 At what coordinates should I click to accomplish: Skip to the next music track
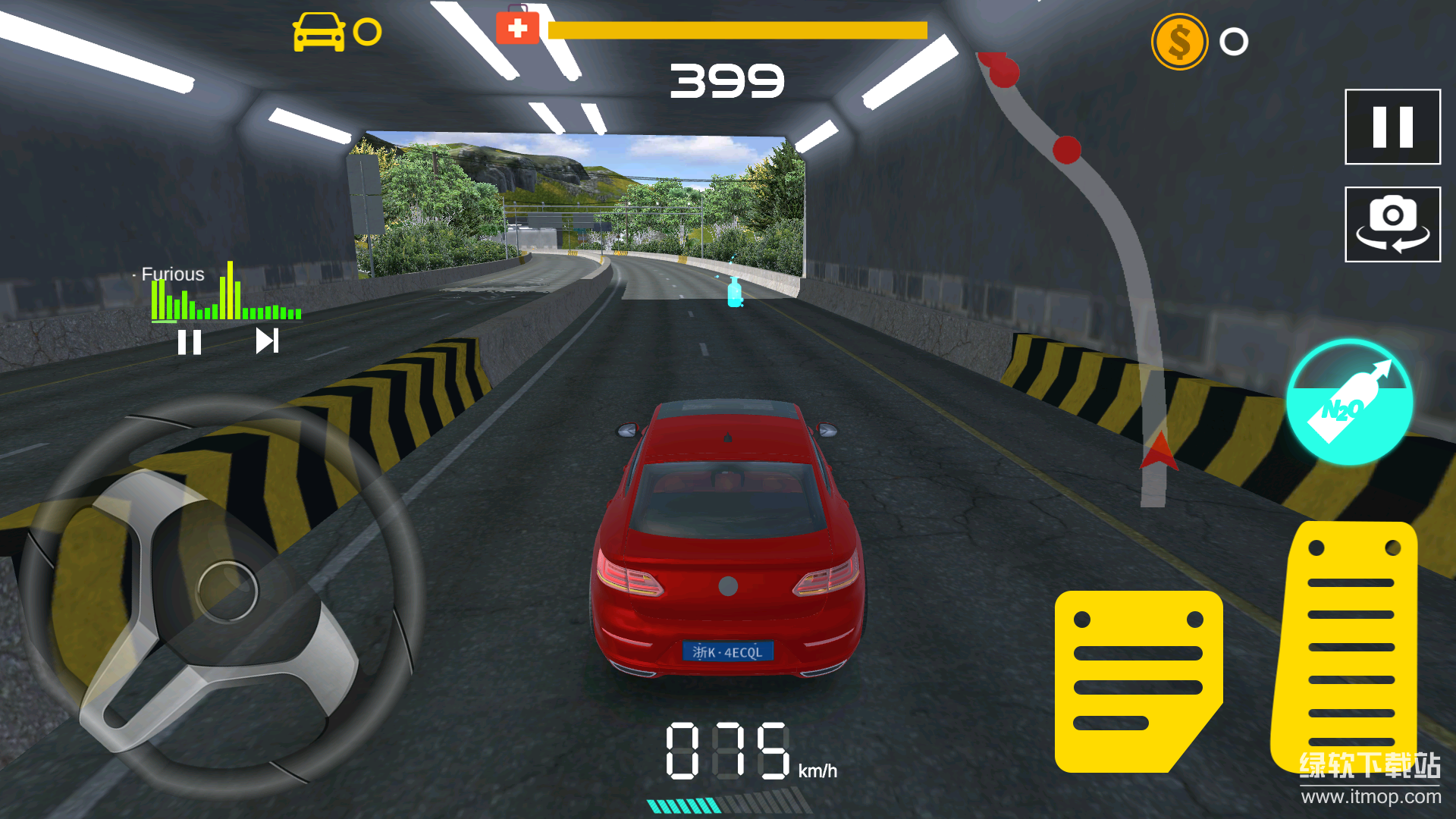pos(267,341)
